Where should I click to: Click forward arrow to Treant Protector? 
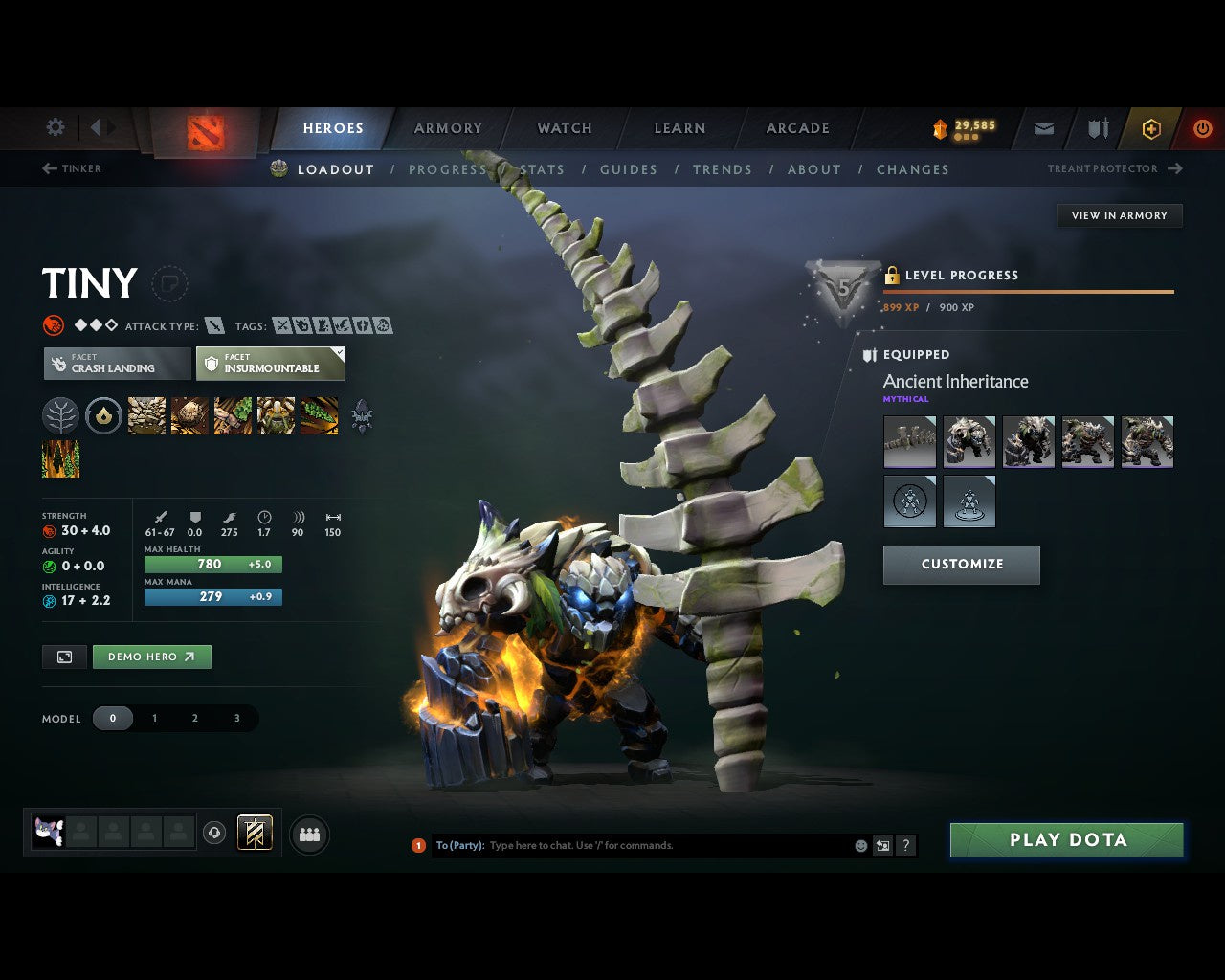(x=1175, y=168)
